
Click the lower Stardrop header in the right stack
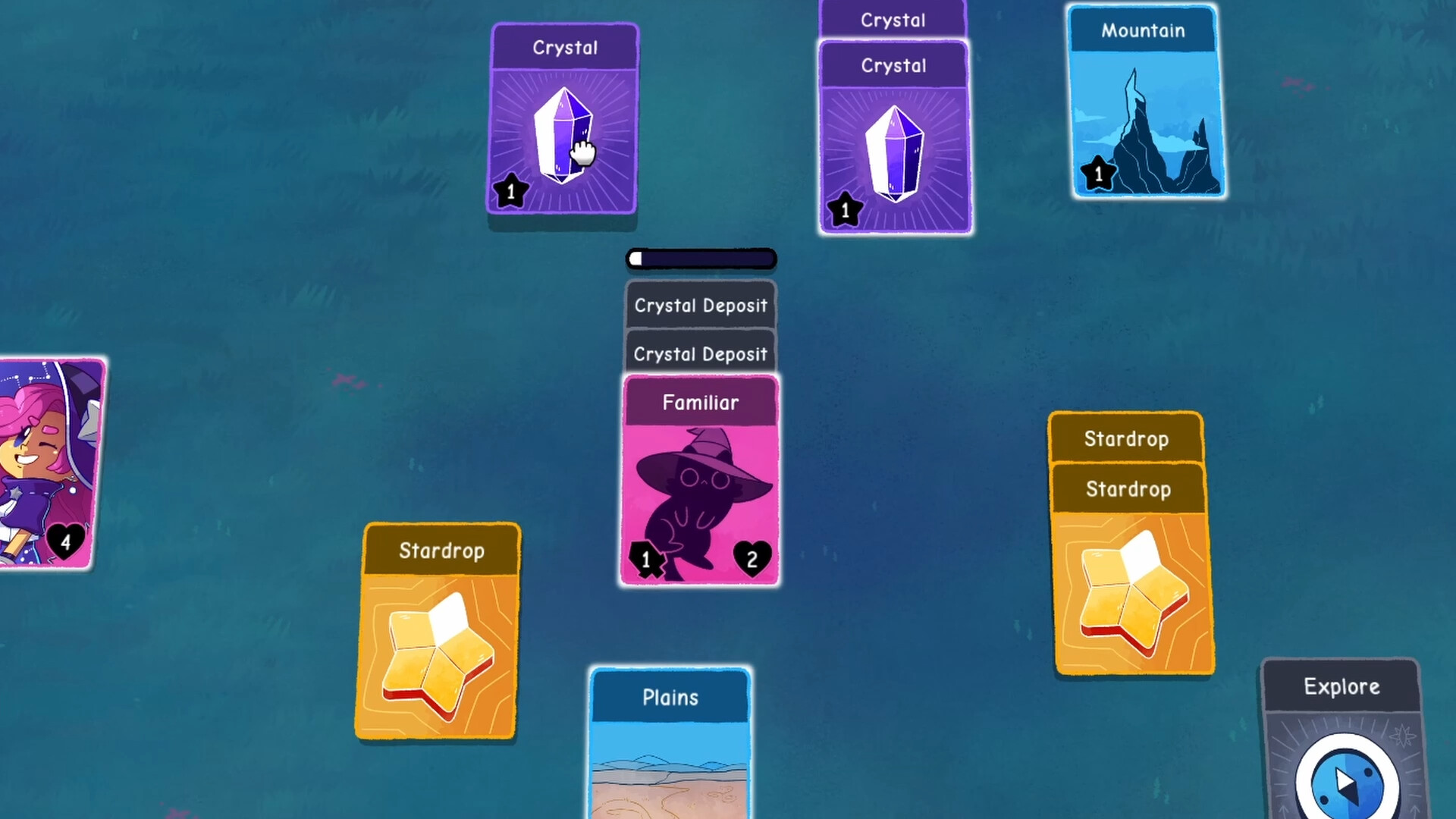pos(1127,489)
